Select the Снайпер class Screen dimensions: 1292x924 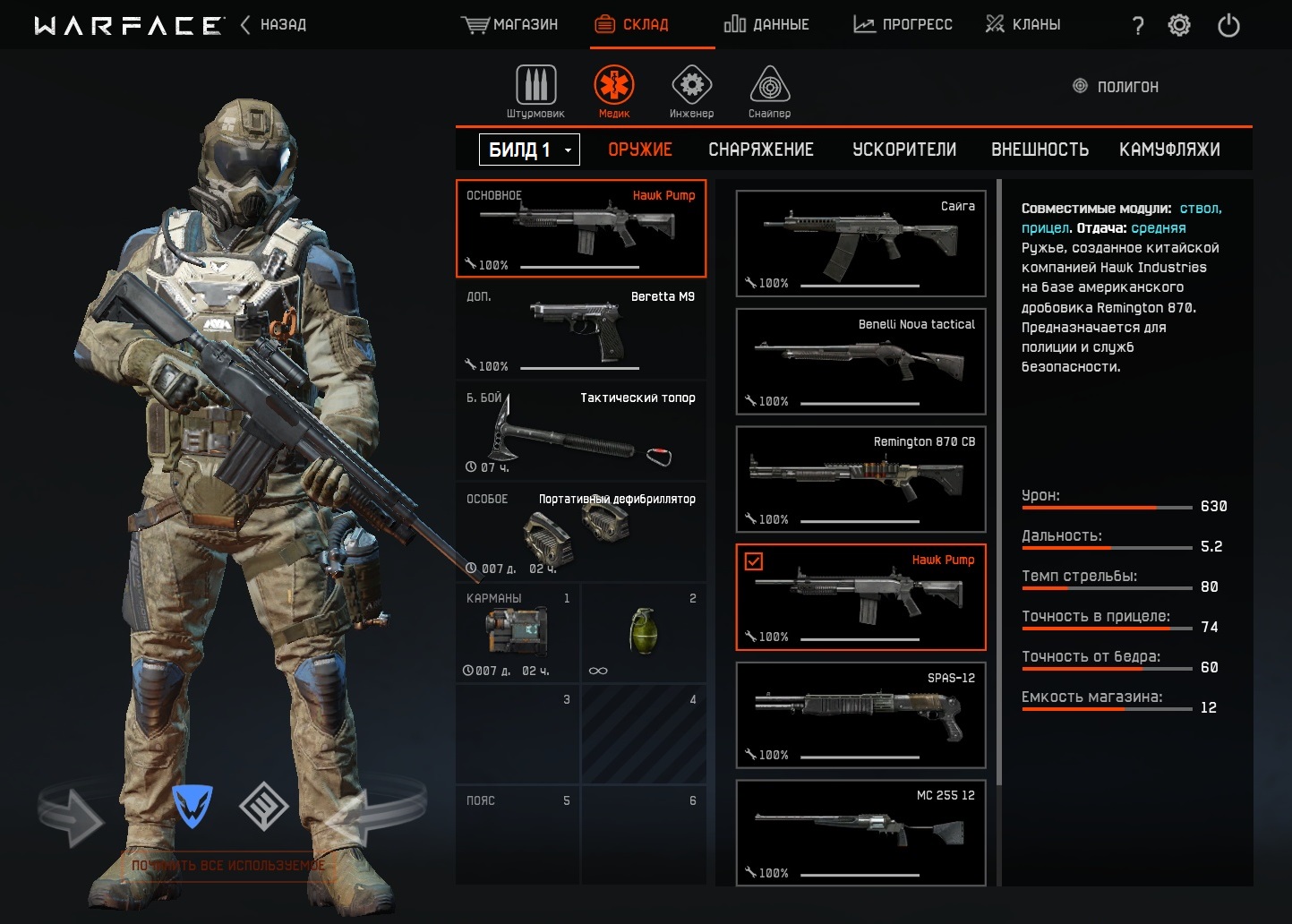tap(769, 91)
